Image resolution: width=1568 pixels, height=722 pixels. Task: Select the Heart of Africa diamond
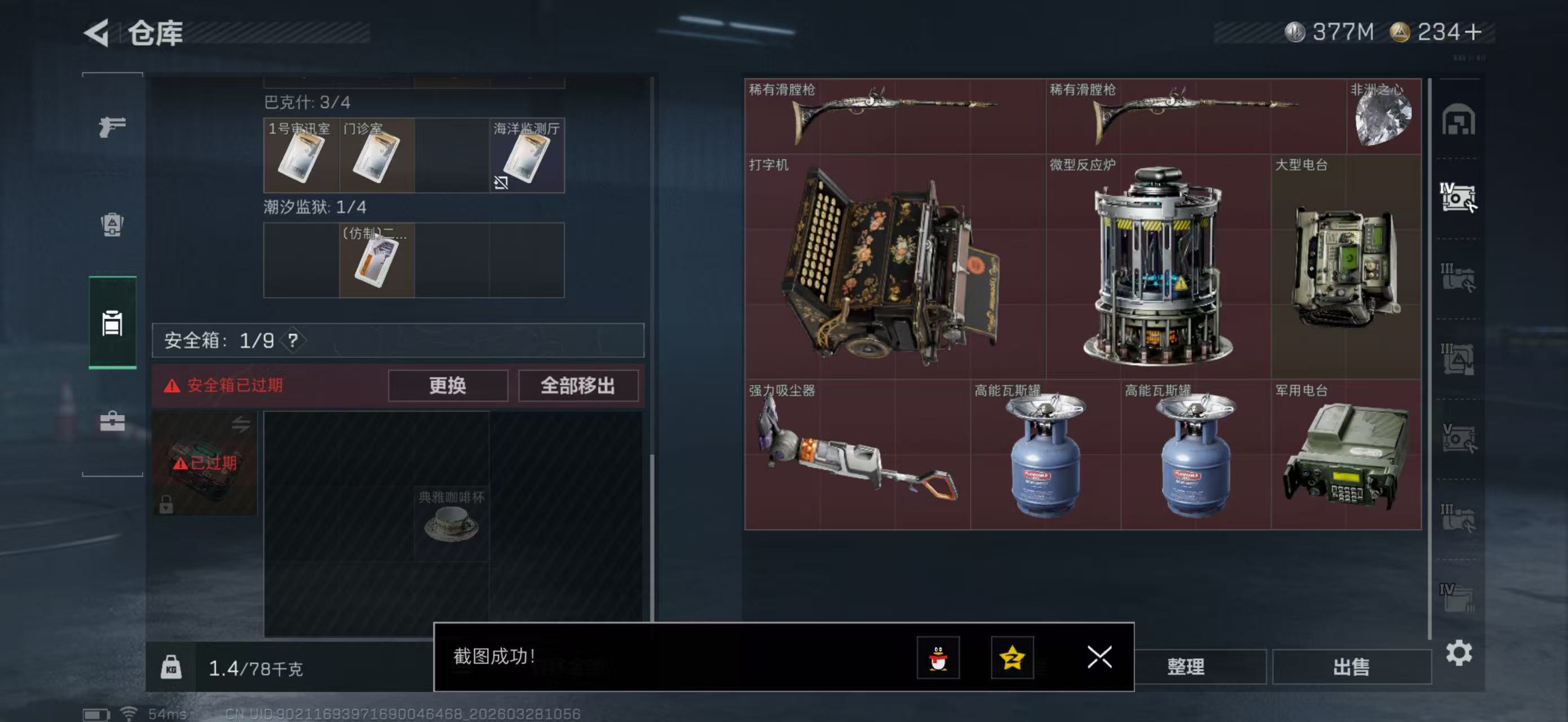click(x=1383, y=116)
